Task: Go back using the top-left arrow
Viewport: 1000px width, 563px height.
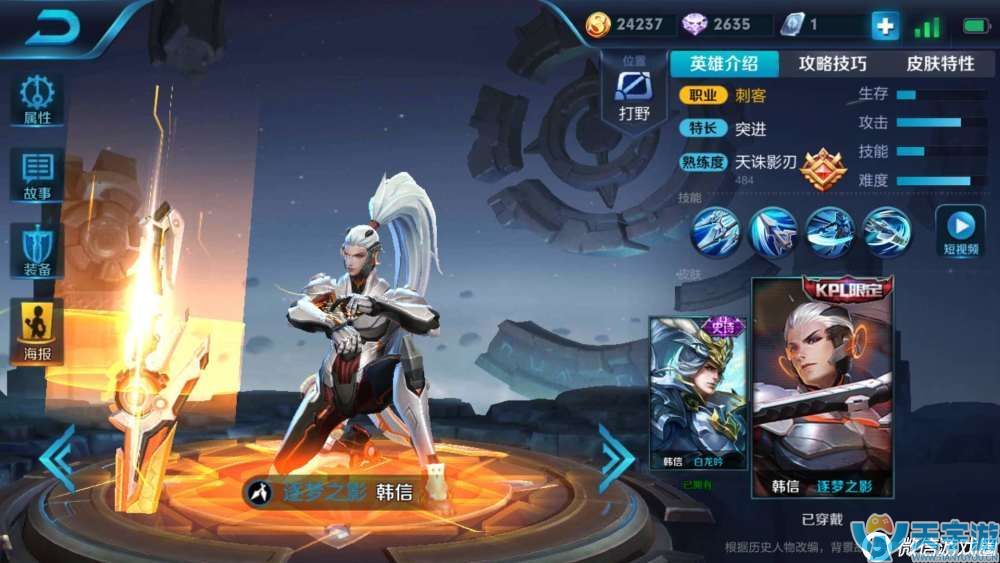Action: tap(54, 27)
